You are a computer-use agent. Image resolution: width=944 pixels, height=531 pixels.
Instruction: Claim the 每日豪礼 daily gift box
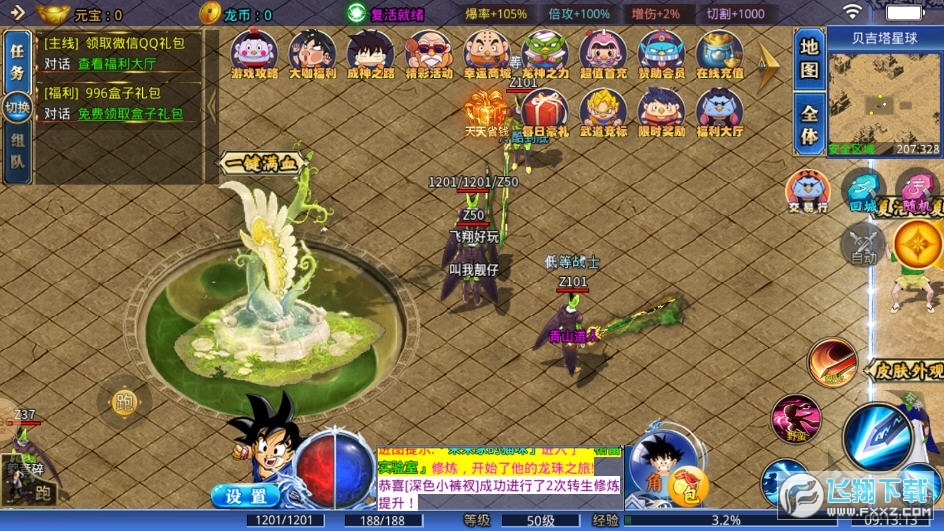(x=545, y=111)
